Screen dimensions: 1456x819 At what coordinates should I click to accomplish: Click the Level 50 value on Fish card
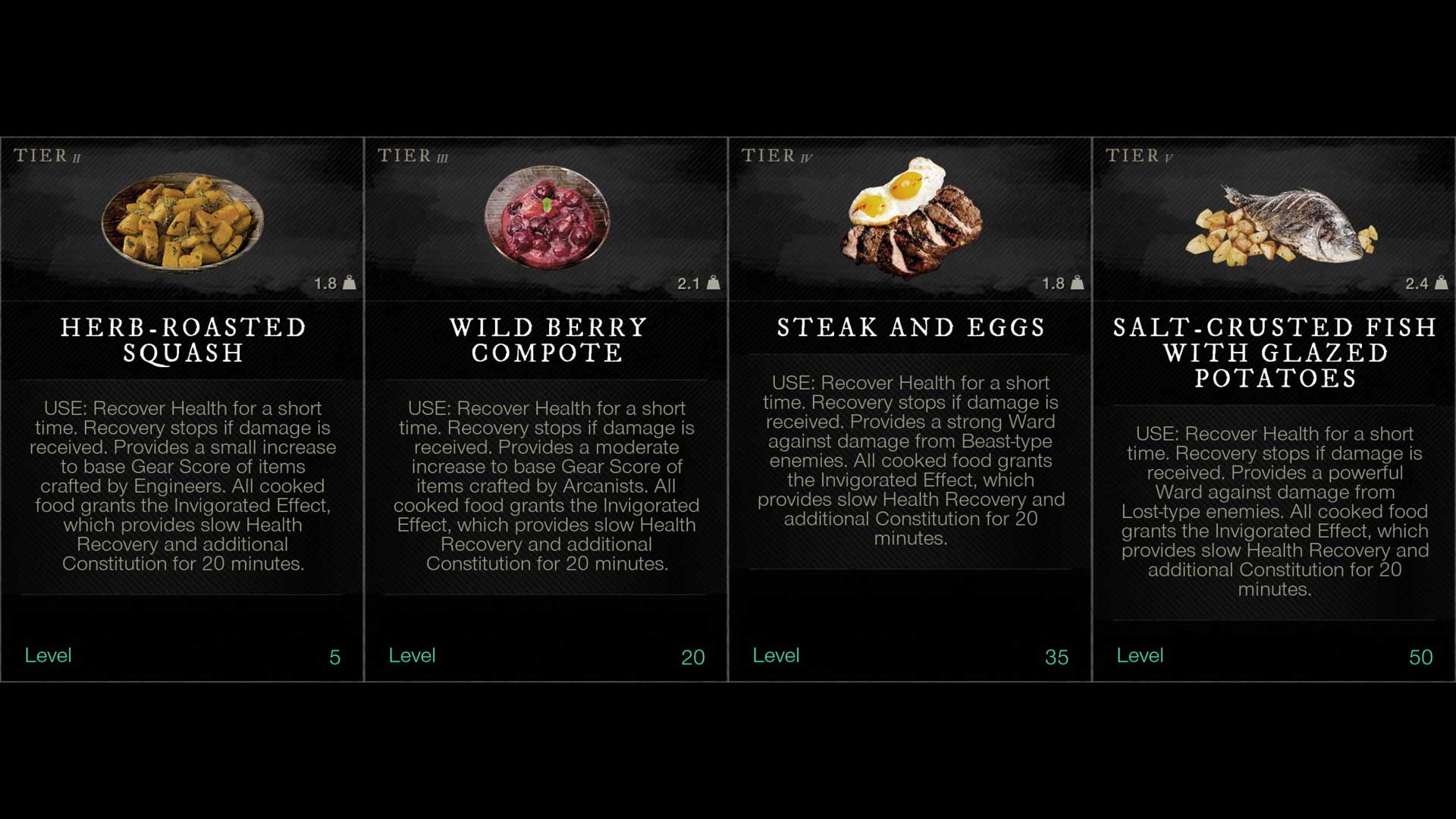click(x=1420, y=658)
